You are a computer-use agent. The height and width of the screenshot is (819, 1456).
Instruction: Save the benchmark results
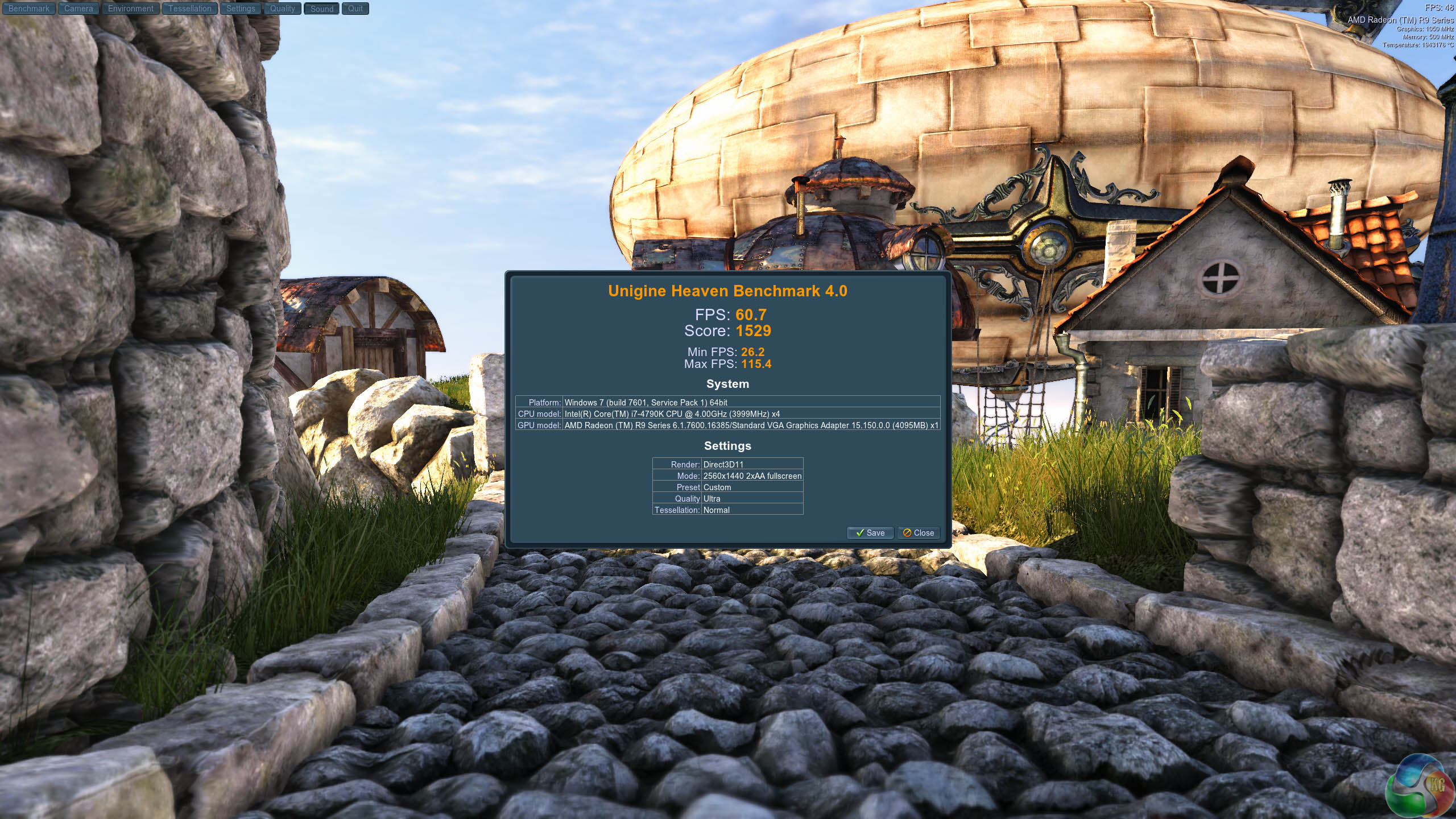(x=870, y=533)
